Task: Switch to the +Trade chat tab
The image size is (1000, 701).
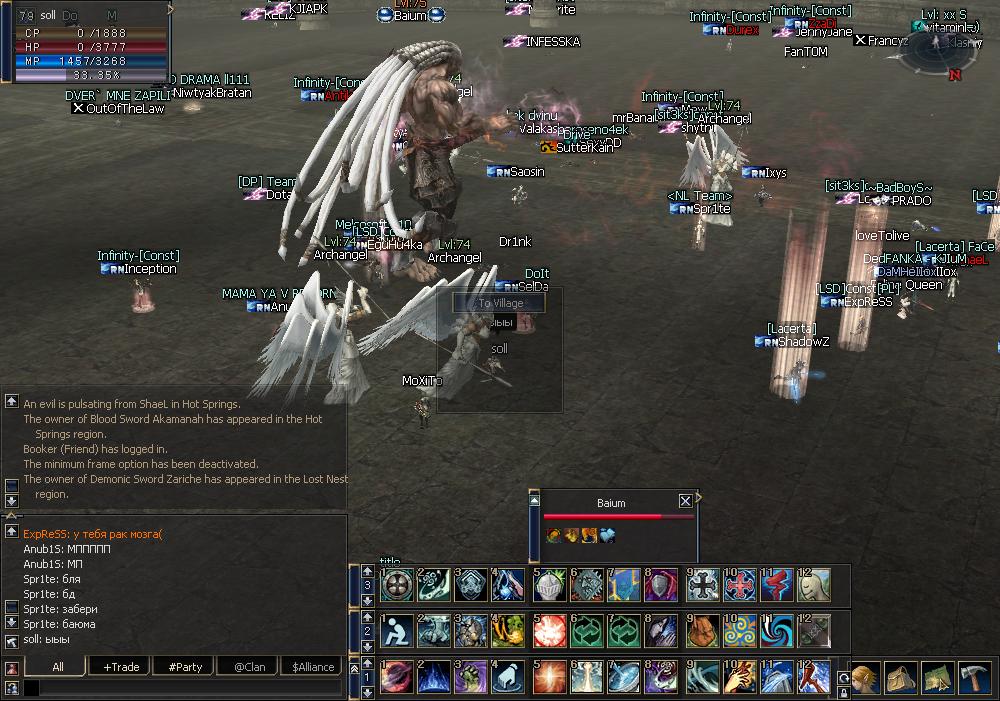Action: tap(121, 666)
